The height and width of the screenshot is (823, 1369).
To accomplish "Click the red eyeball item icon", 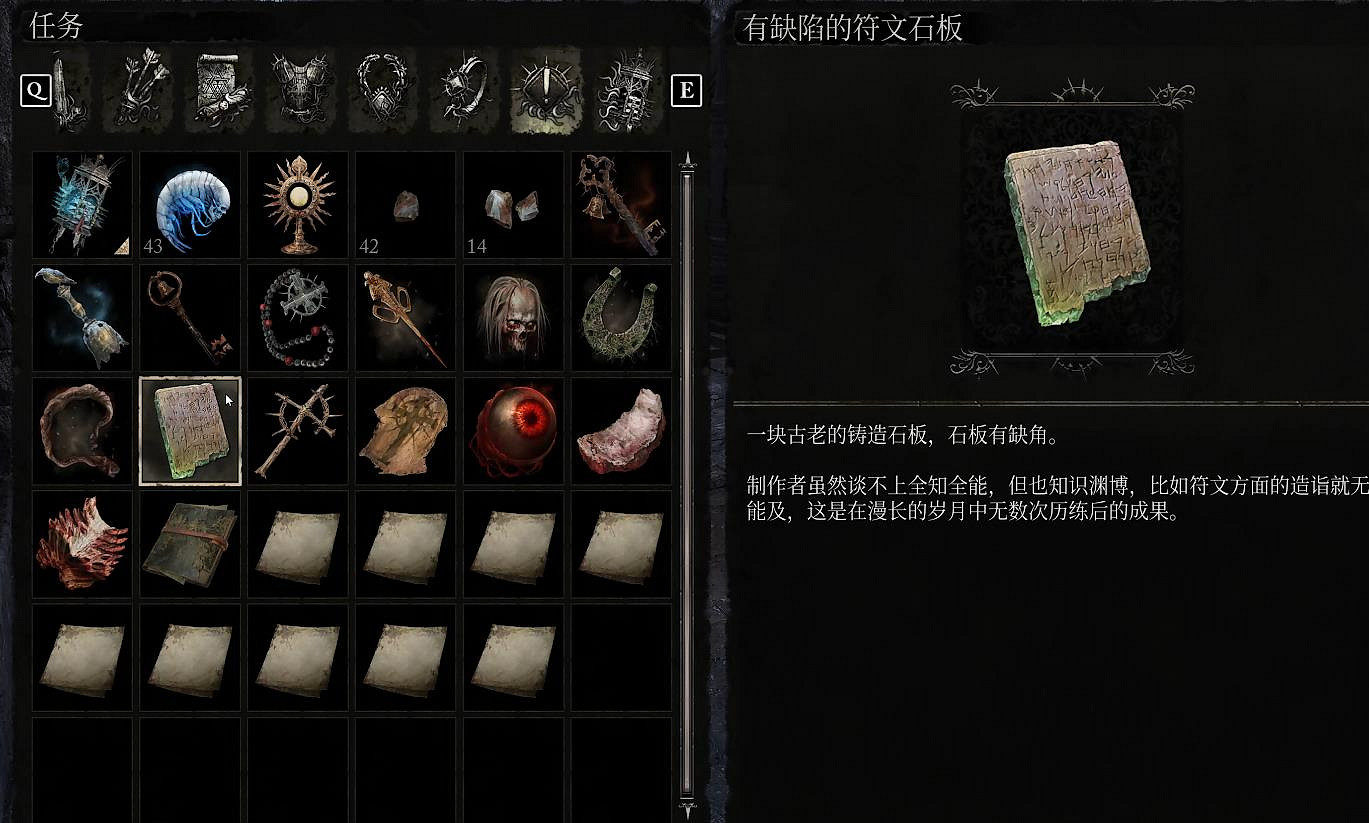I will (x=513, y=430).
